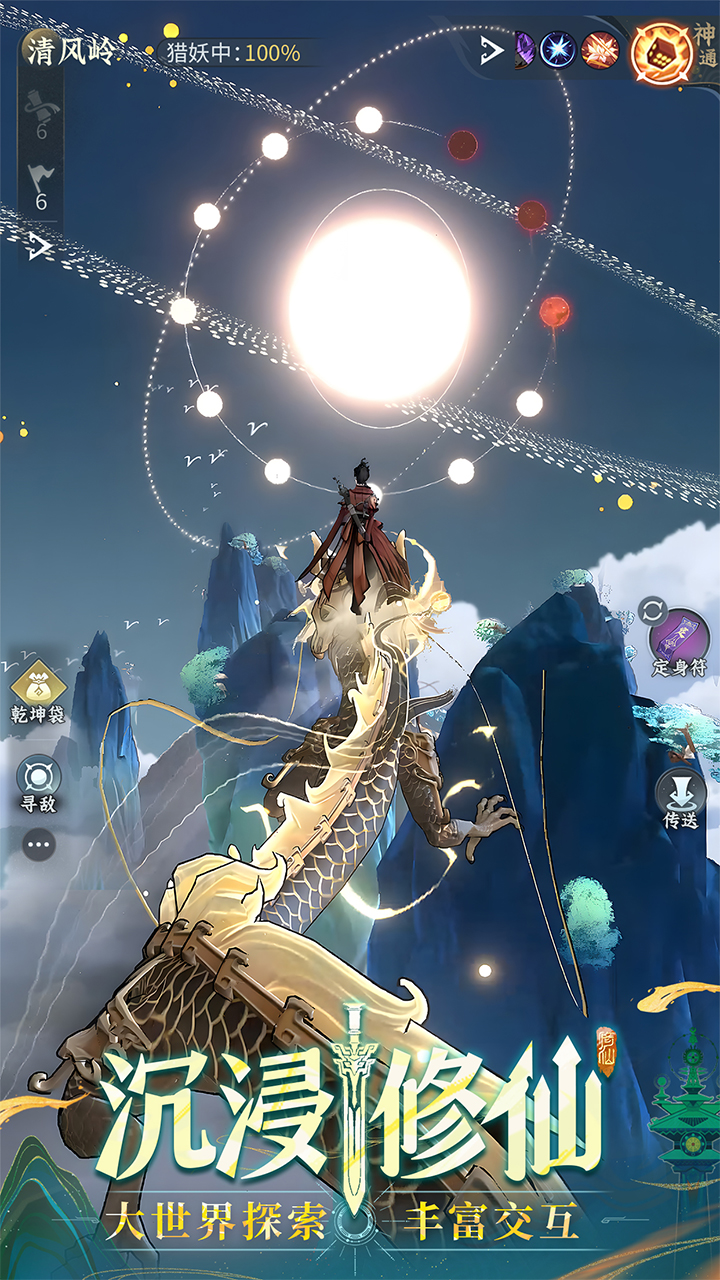Open the three-dot more options menu
Screen dimensions: 720x1280
39,845
